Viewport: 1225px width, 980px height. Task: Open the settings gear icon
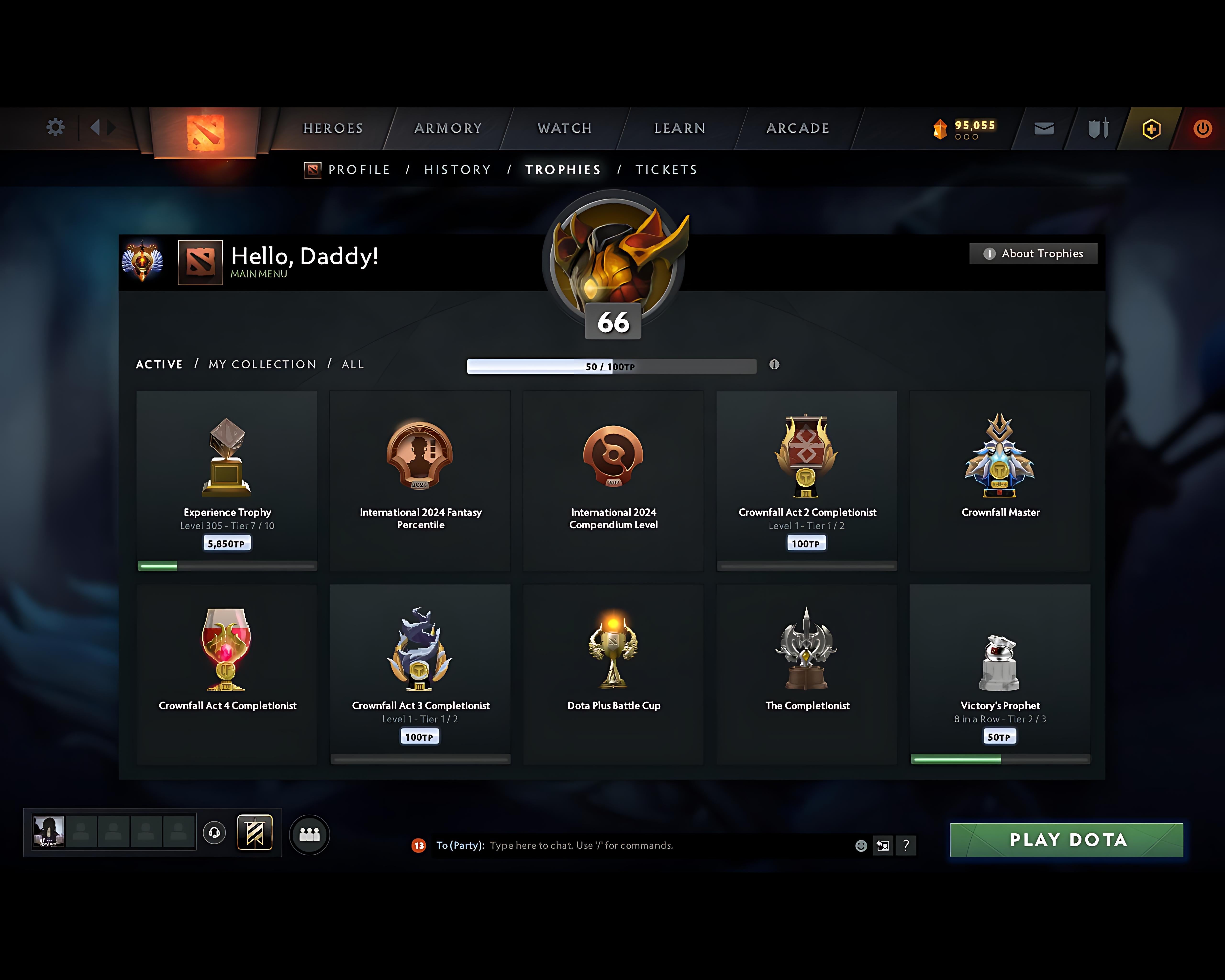[55, 128]
